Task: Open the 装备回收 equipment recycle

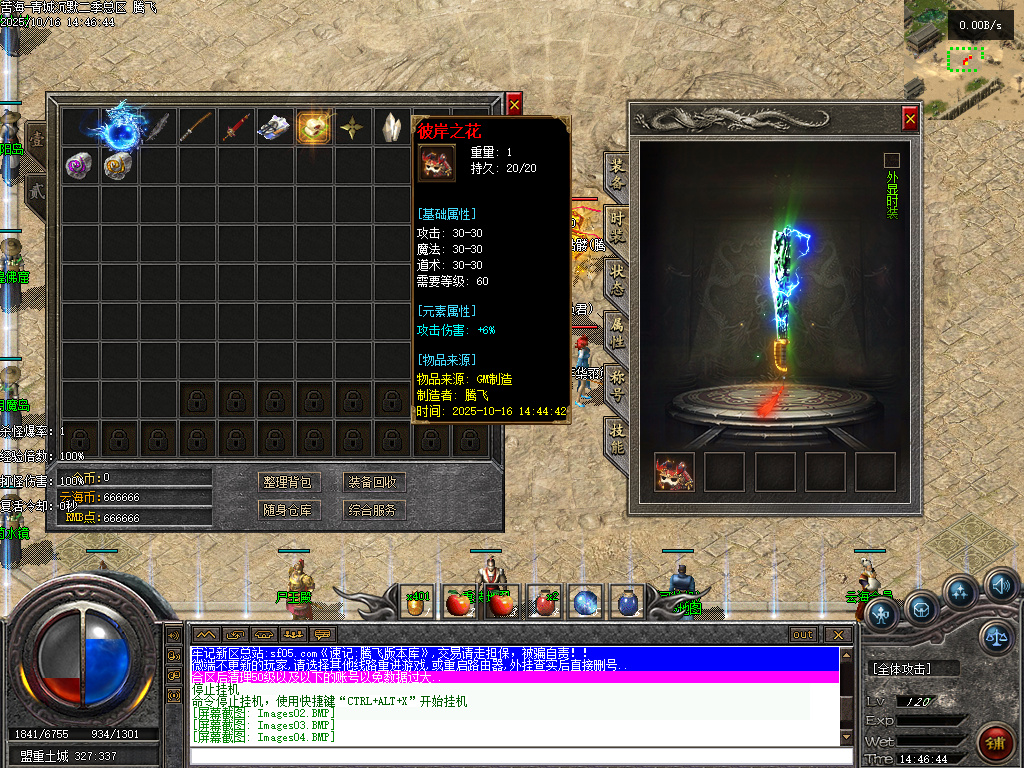Action: tap(373, 482)
